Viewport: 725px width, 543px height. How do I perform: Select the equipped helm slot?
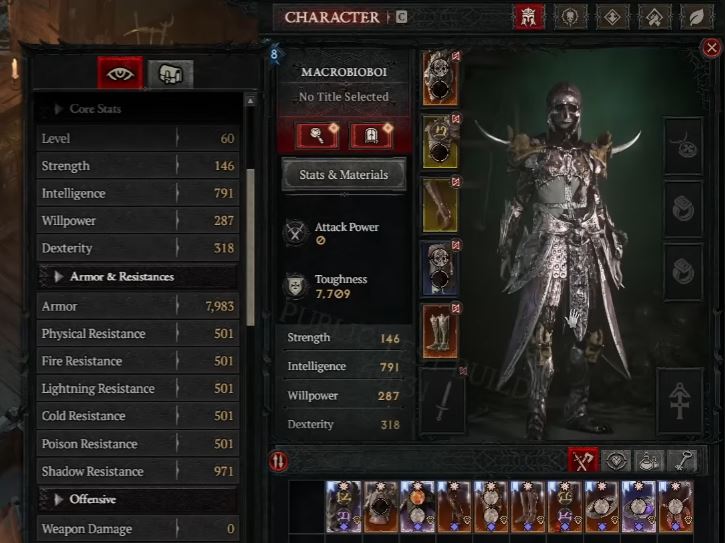click(439, 78)
